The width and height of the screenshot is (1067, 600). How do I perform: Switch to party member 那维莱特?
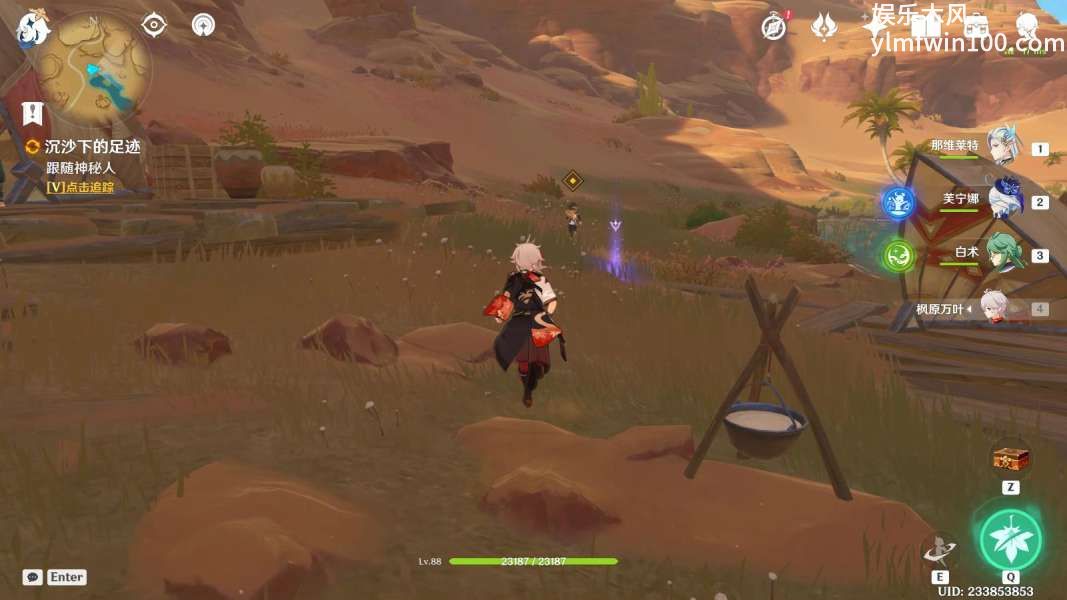pyautogui.click(x=1001, y=148)
